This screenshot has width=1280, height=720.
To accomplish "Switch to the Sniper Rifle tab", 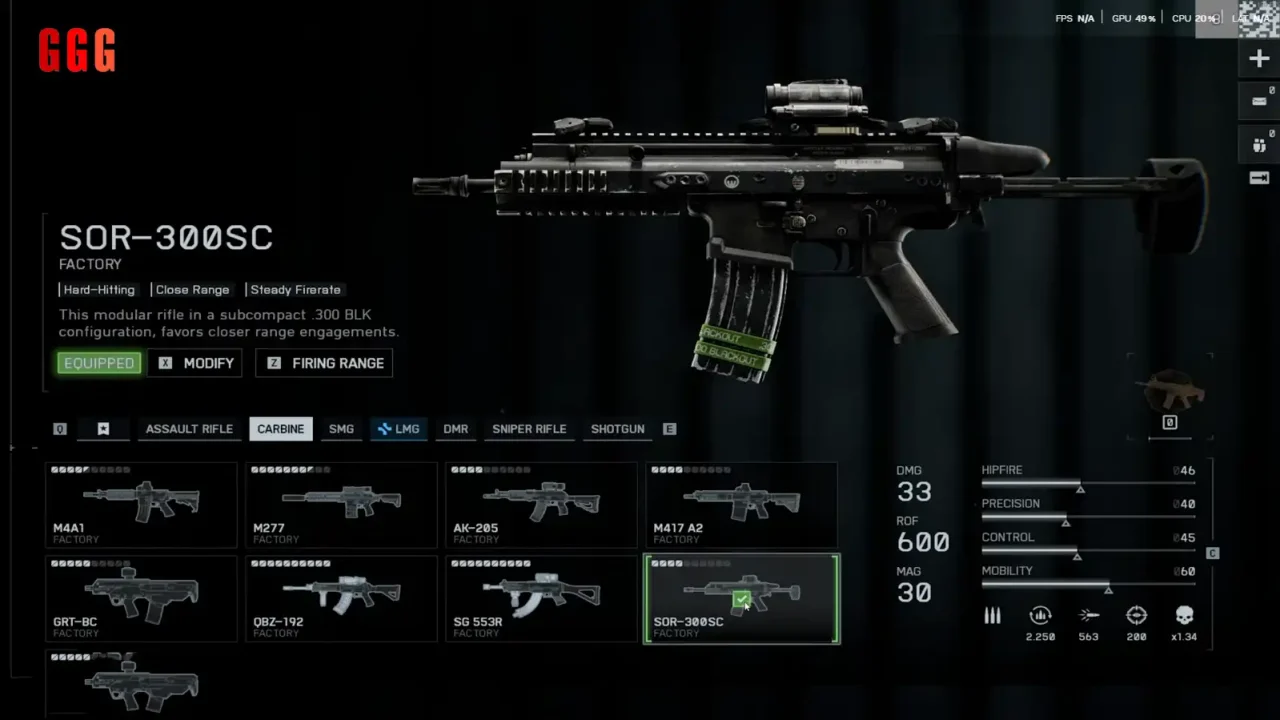I will pyautogui.click(x=529, y=429).
